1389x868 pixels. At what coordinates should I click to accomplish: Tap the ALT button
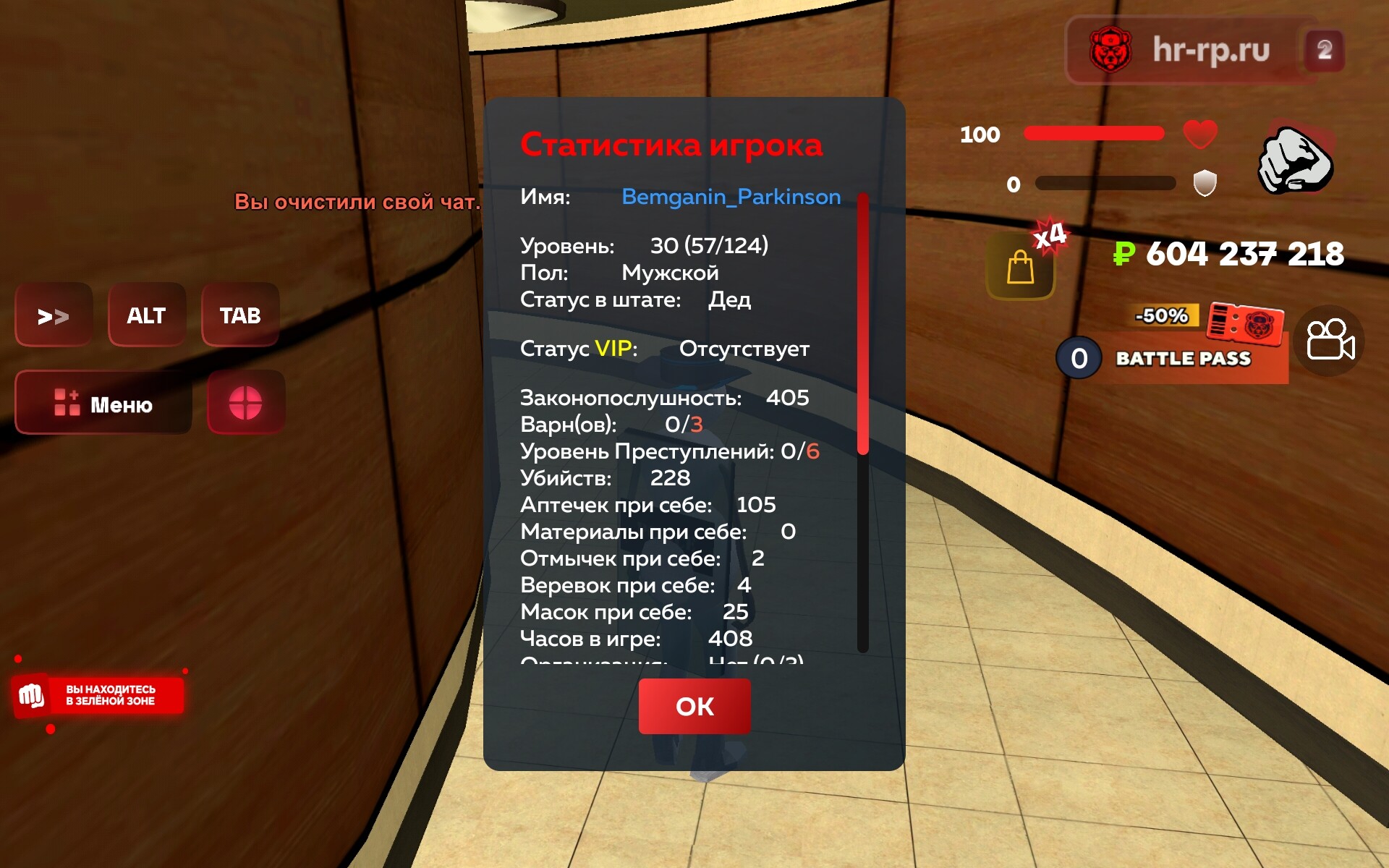coord(147,315)
